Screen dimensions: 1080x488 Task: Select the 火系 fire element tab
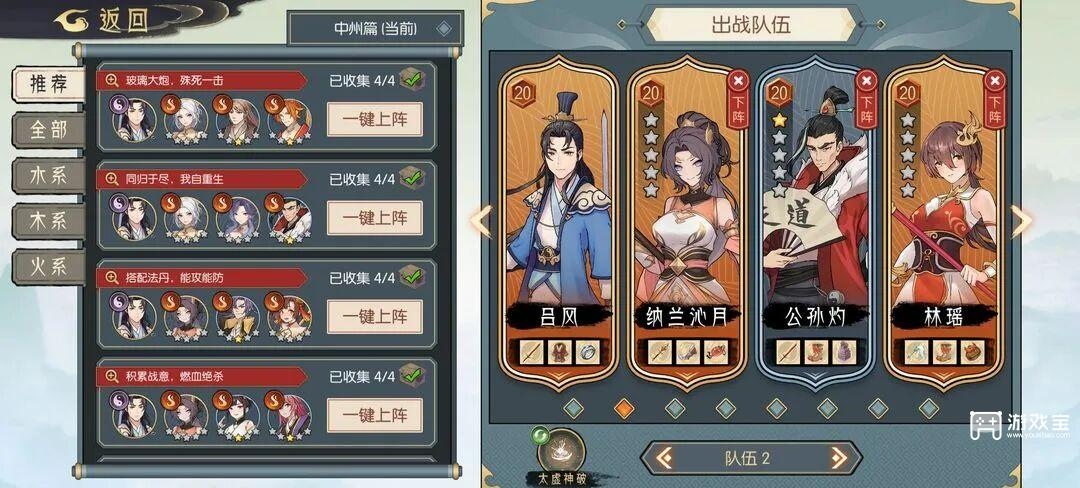pos(48,266)
